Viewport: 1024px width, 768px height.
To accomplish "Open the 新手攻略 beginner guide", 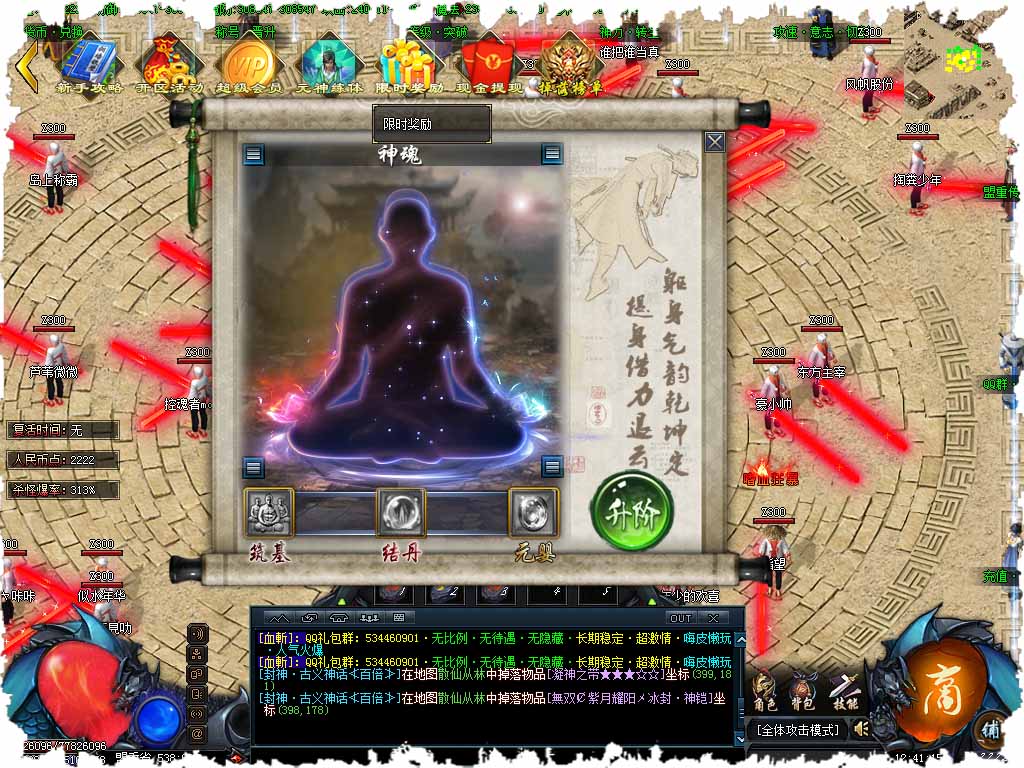I will point(90,62).
